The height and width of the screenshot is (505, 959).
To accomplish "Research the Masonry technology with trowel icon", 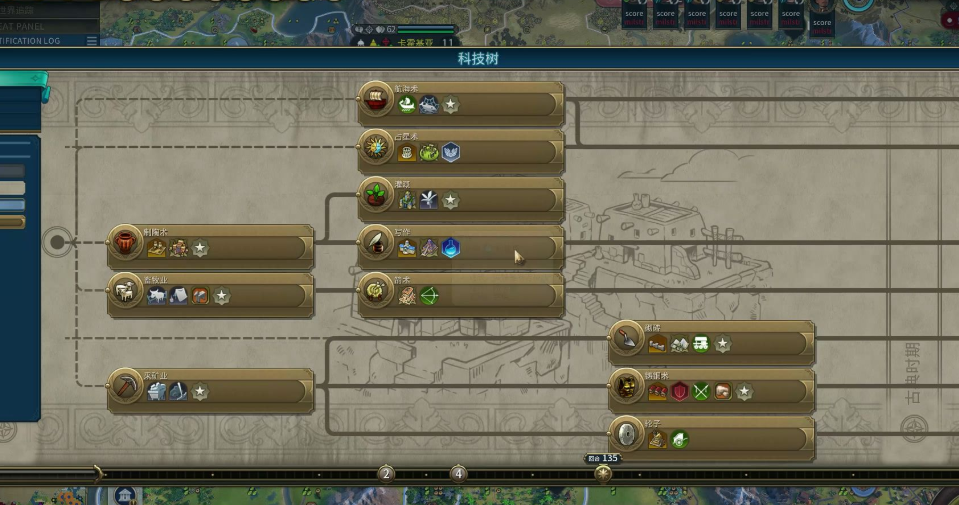I will coord(626,338).
